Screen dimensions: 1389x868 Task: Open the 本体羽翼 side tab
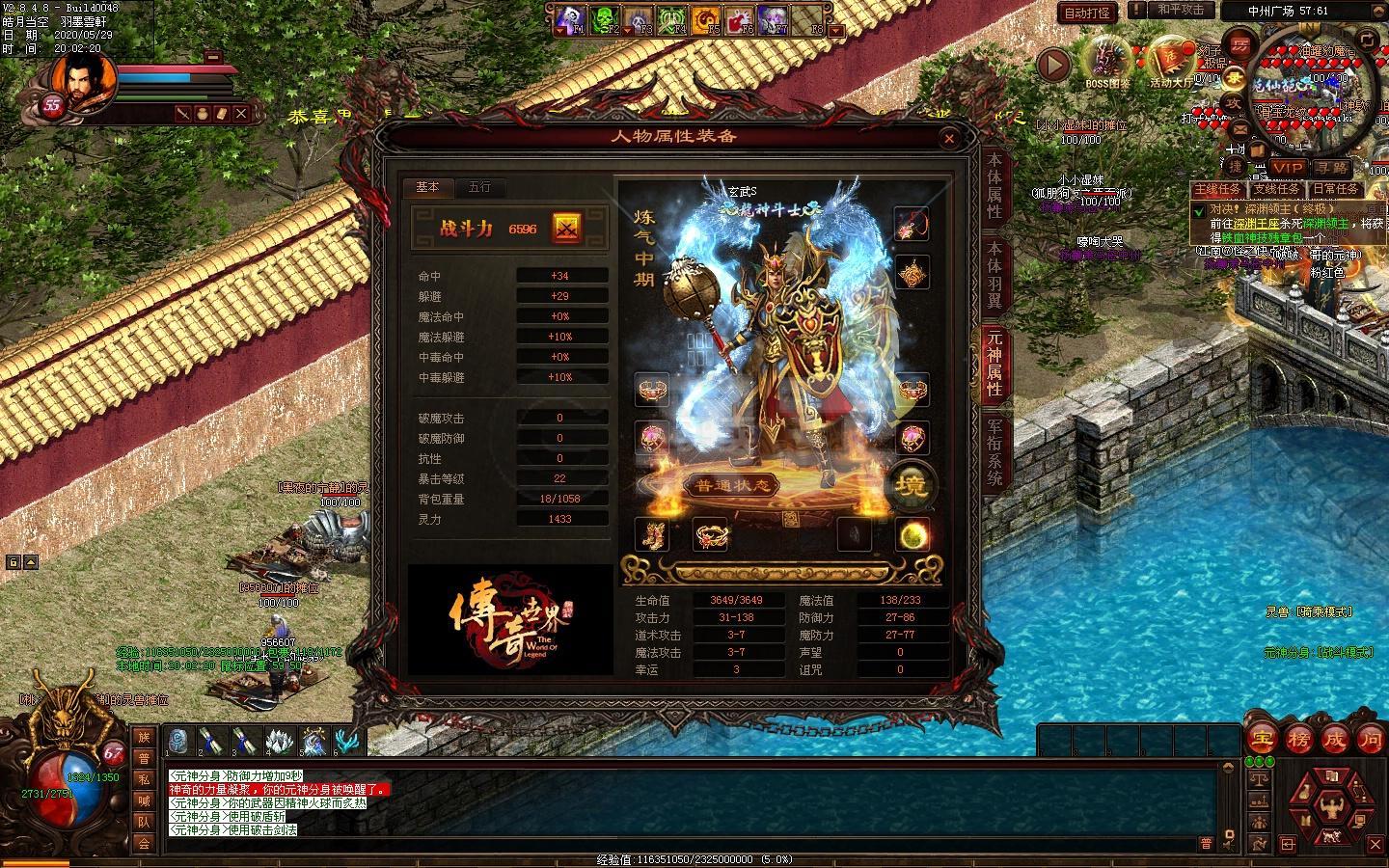pos(994,275)
